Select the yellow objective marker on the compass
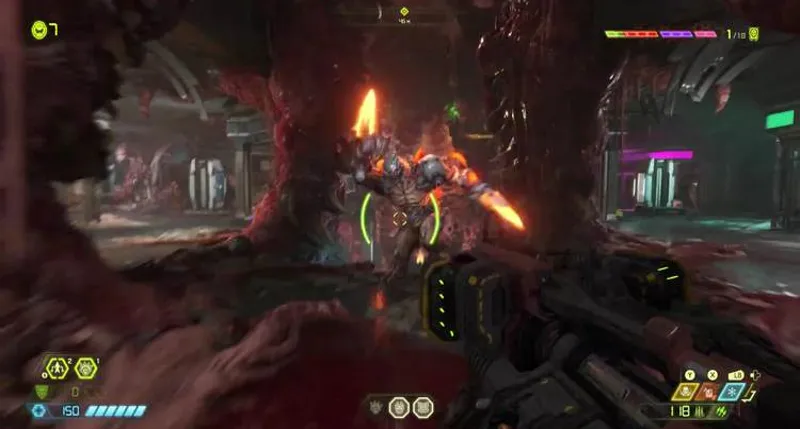The image size is (800, 429). click(404, 11)
